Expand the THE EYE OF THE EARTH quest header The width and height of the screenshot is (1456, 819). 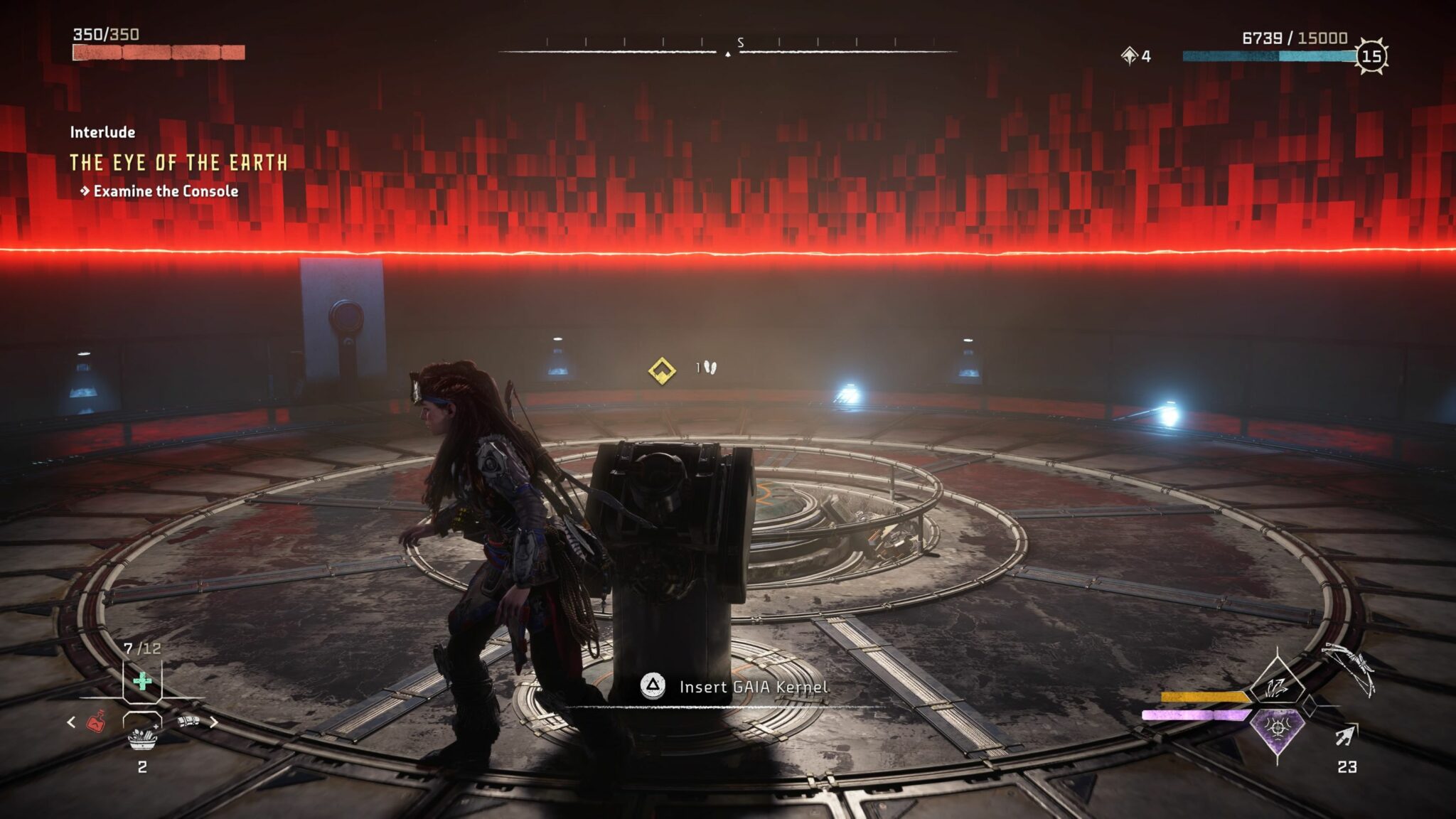click(178, 162)
